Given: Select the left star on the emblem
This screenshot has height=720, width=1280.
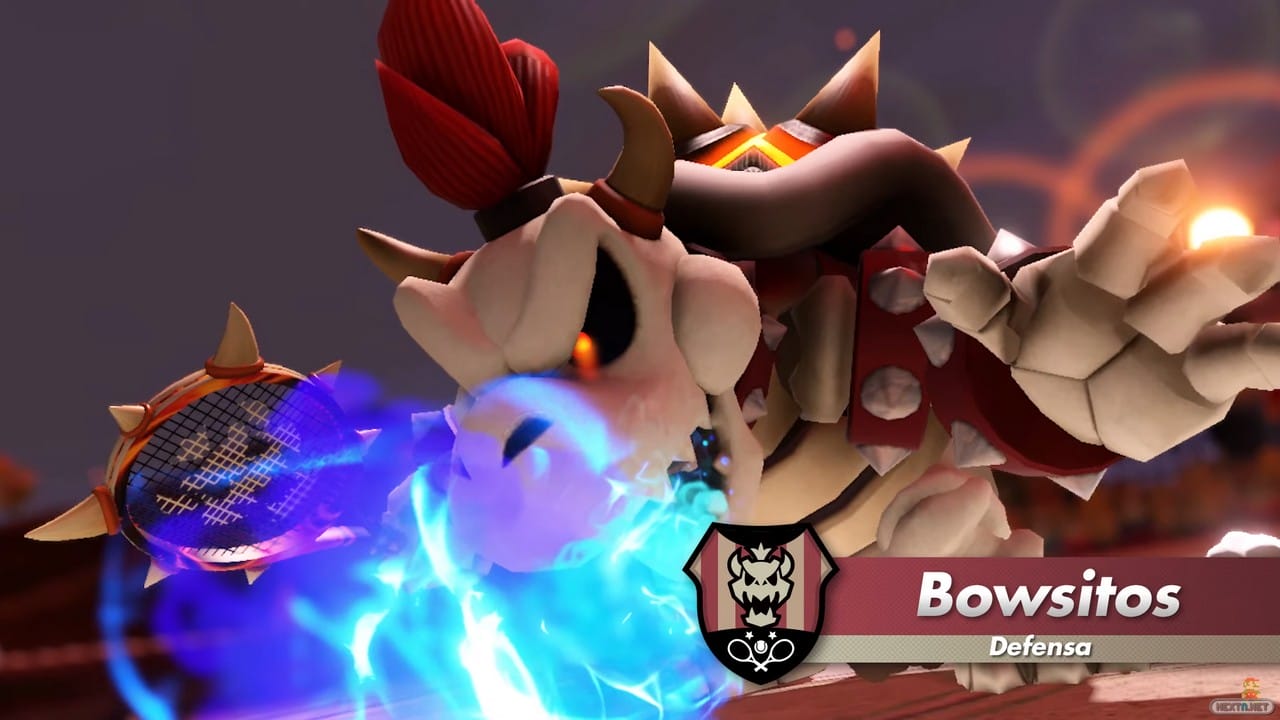Looking at the screenshot, I should (x=750, y=635).
